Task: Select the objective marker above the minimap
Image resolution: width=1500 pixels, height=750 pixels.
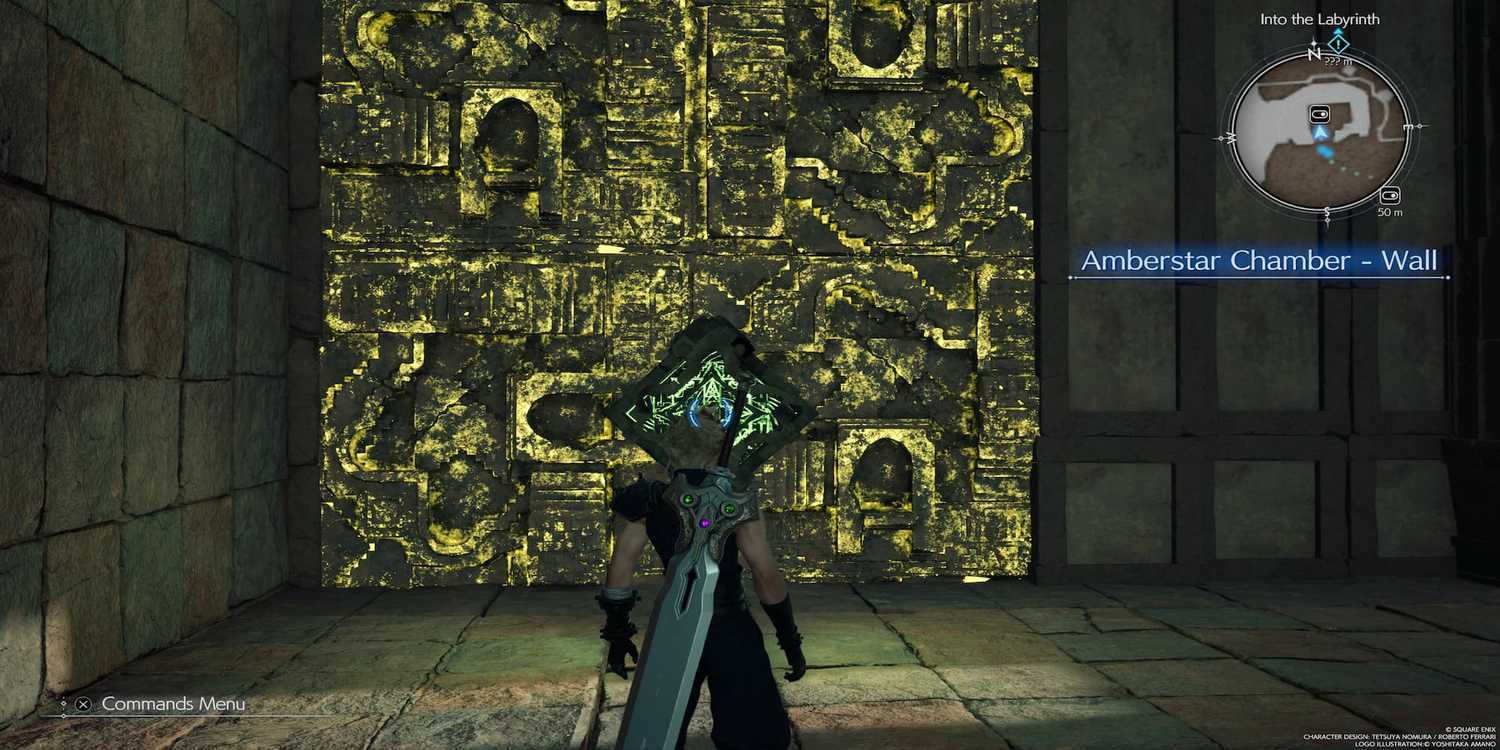Action: (1337, 44)
